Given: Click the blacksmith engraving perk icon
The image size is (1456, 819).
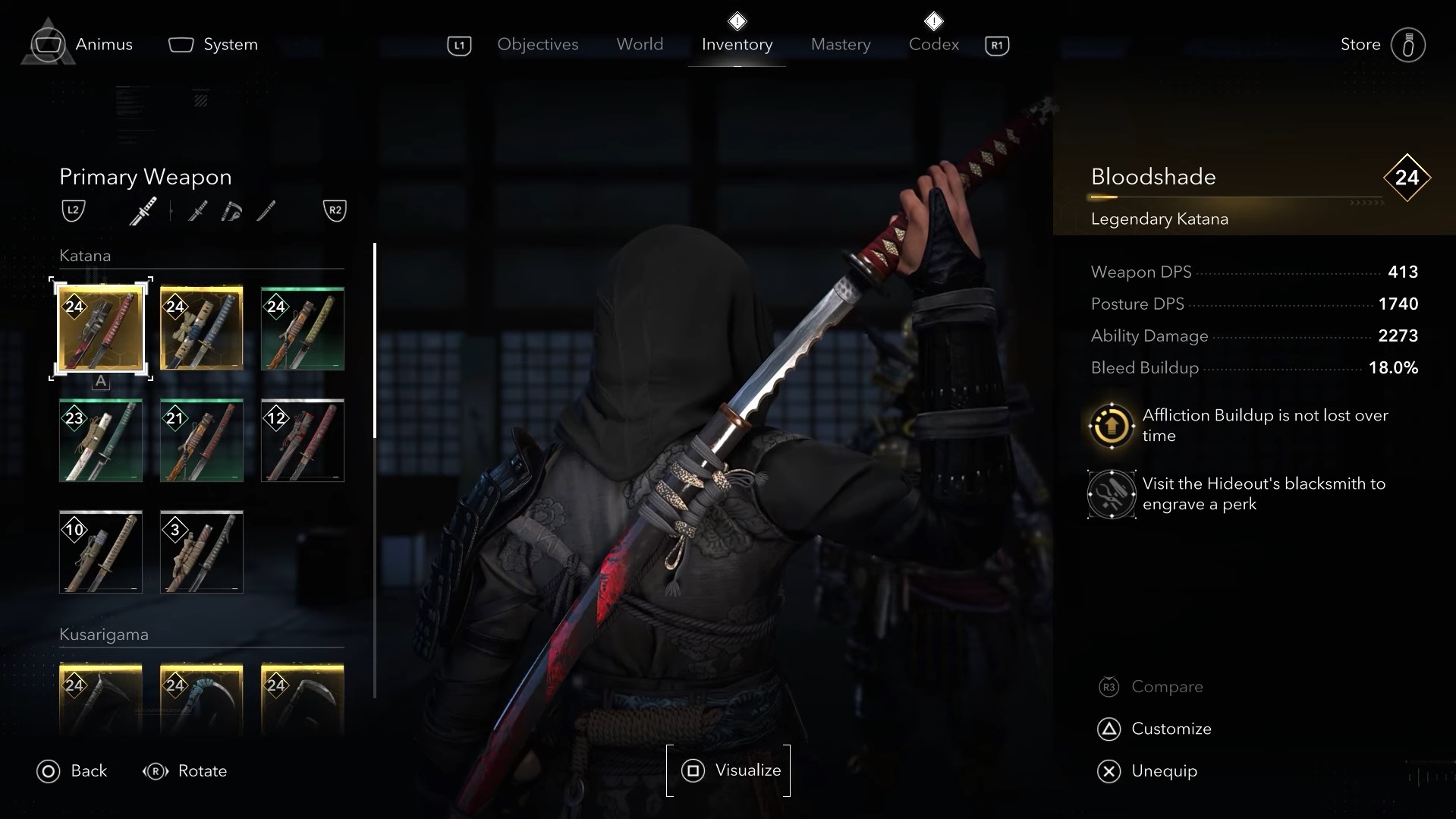Looking at the screenshot, I should (x=1110, y=493).
